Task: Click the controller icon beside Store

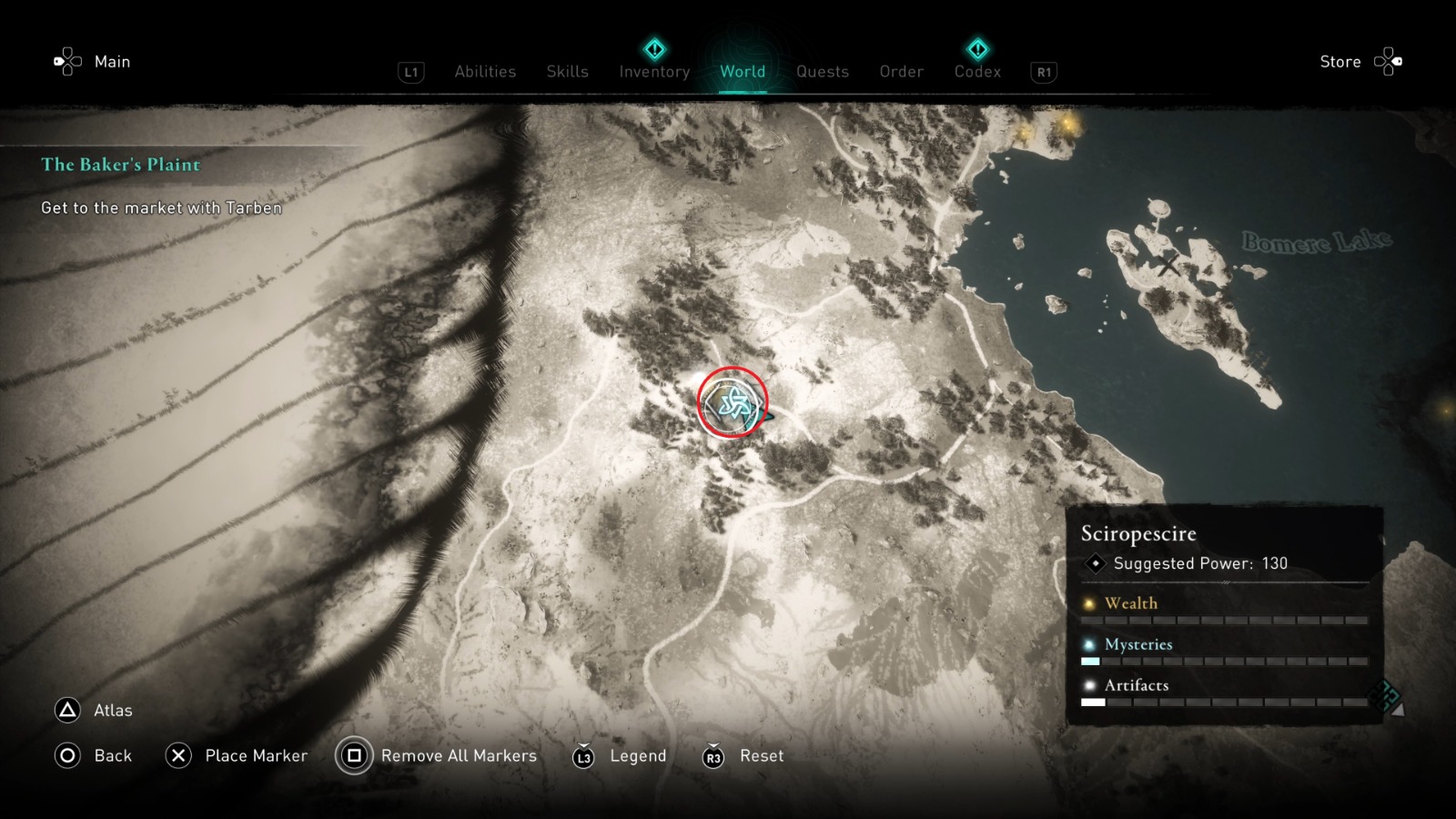Action: [x=1388, y=60]
